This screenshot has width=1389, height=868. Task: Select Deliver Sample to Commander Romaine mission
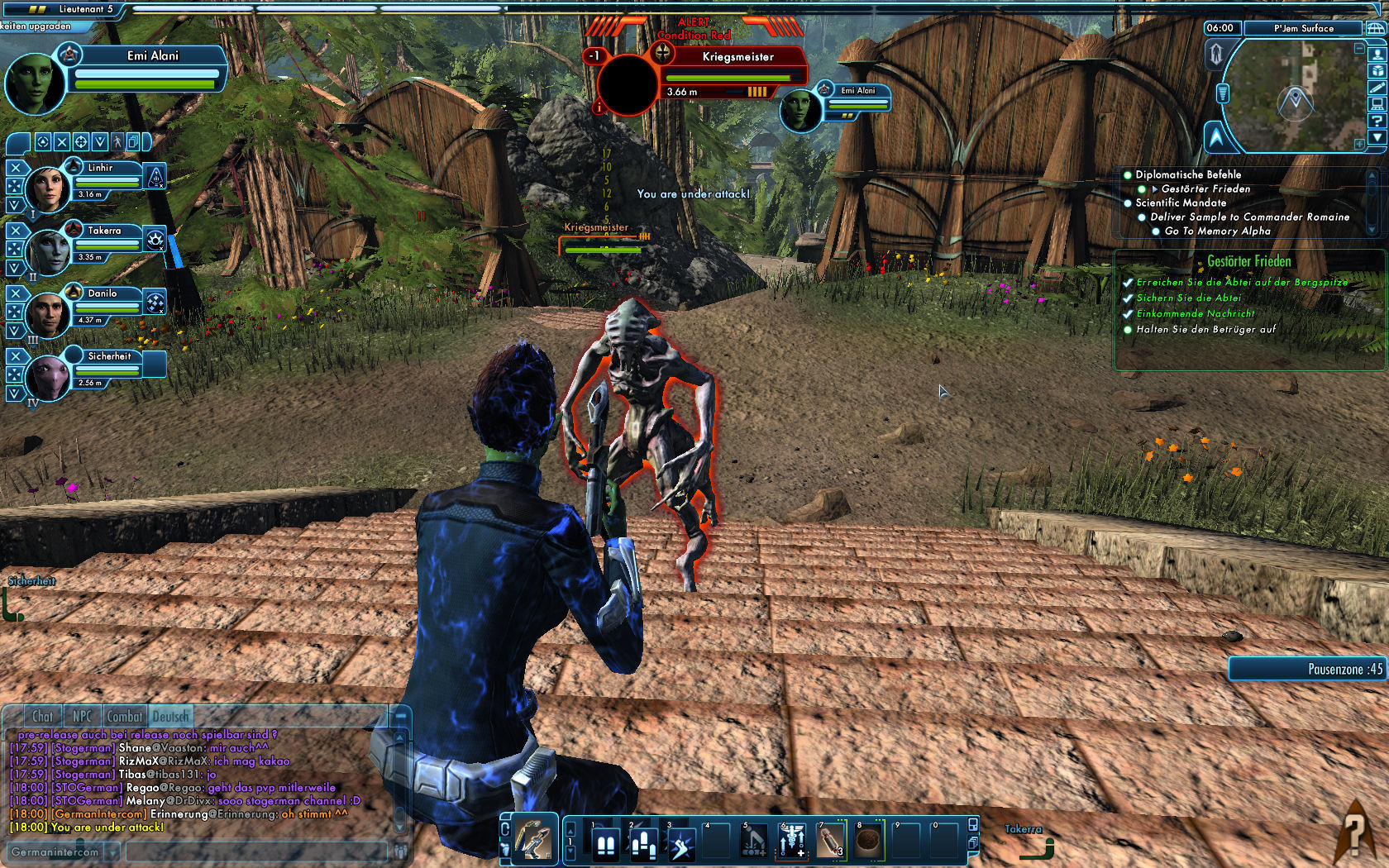(1249, 217)
